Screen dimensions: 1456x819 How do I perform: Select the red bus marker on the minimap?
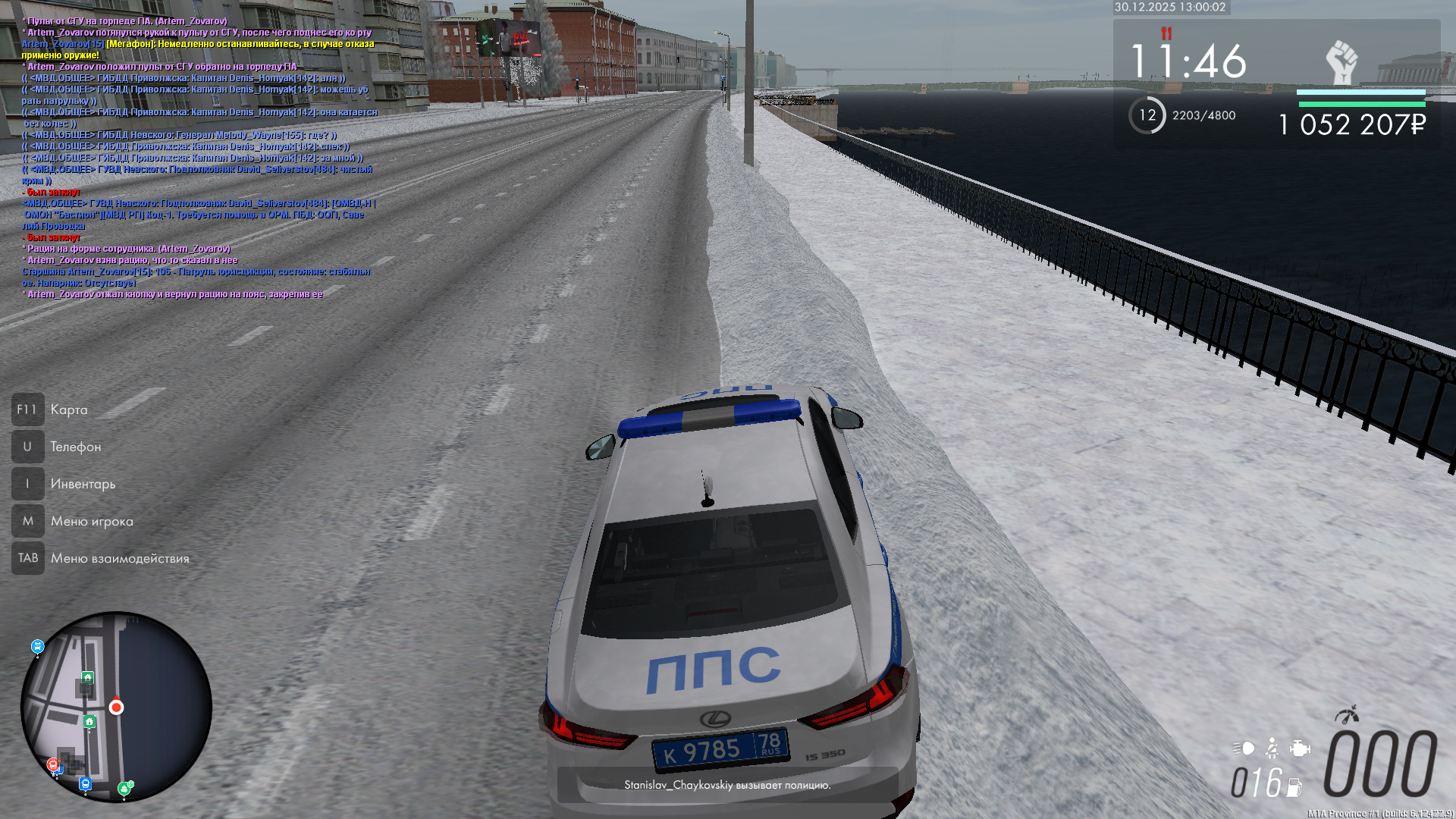click(x=53, y=764)
